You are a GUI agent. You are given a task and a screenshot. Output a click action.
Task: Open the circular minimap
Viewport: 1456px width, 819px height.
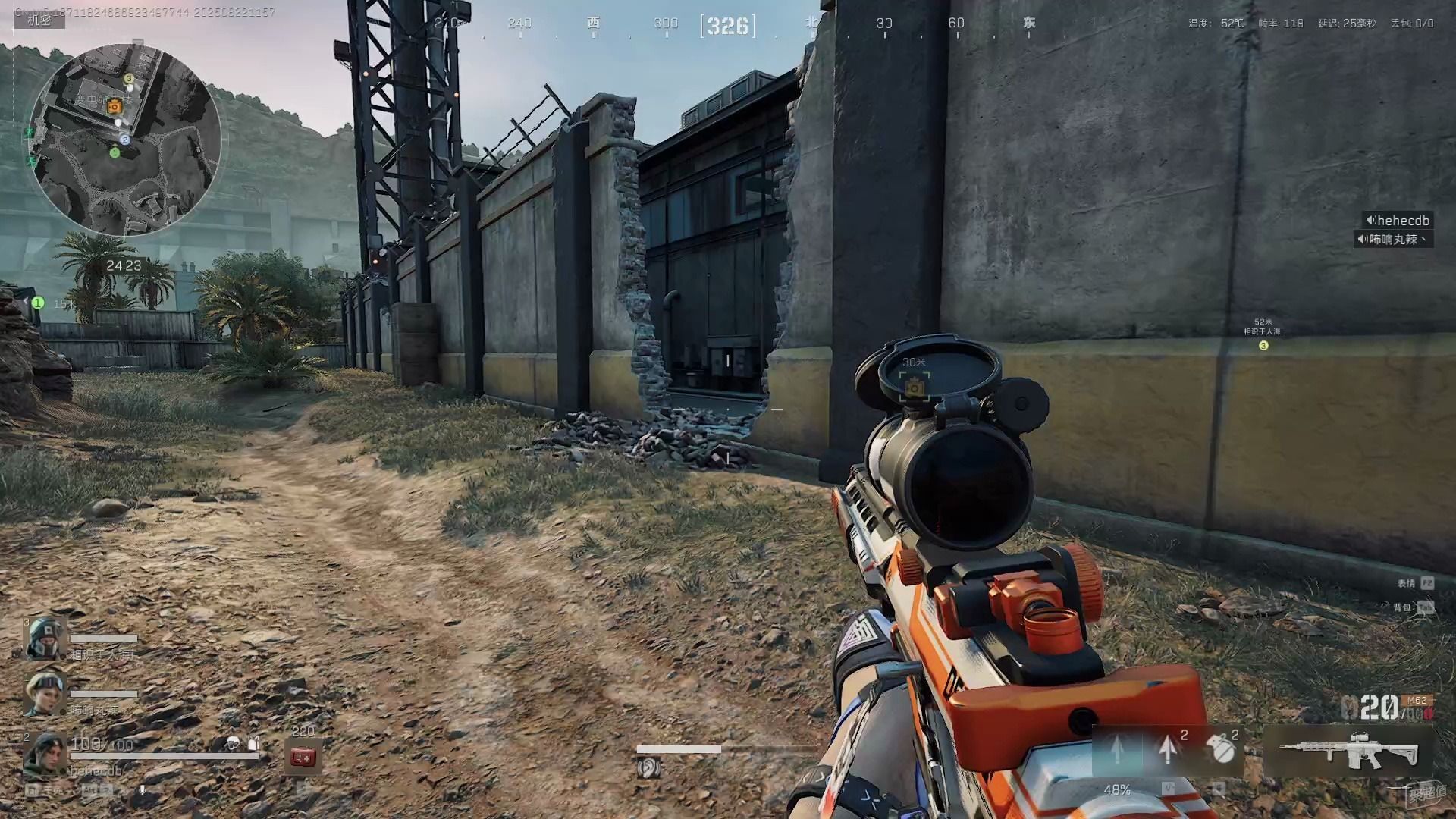coord(124,140)
